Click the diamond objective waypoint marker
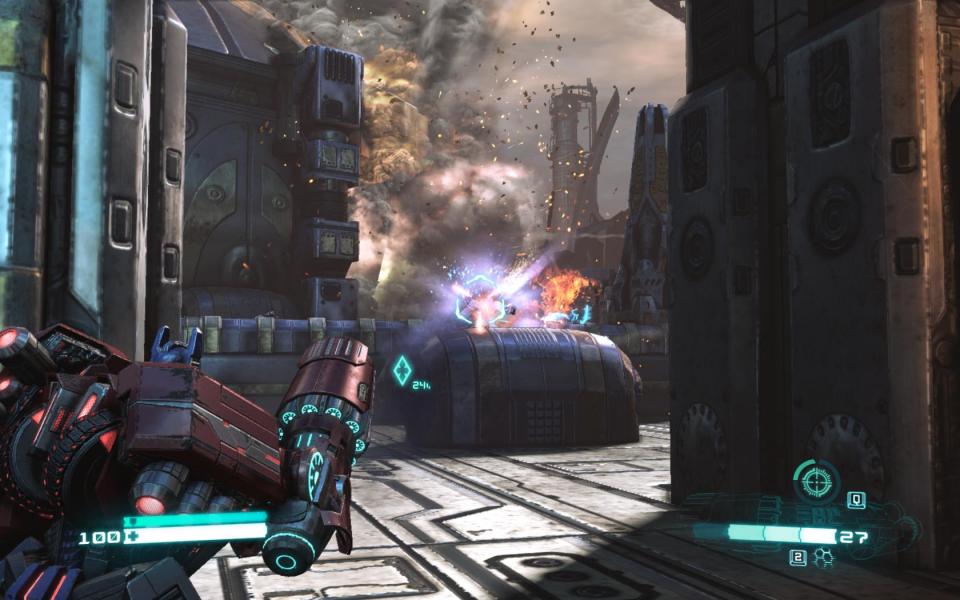 402,371
